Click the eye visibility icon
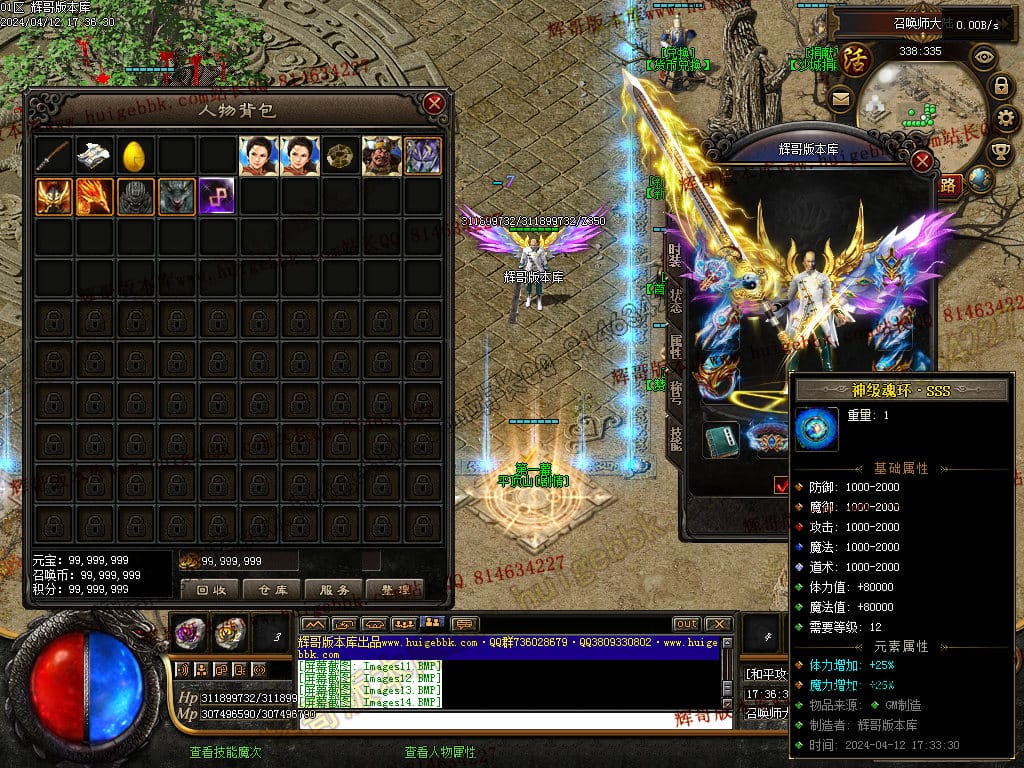Image resolution: width=1024 pixels, height=768 pixels. pyautogui.click(x=984, y=56)
